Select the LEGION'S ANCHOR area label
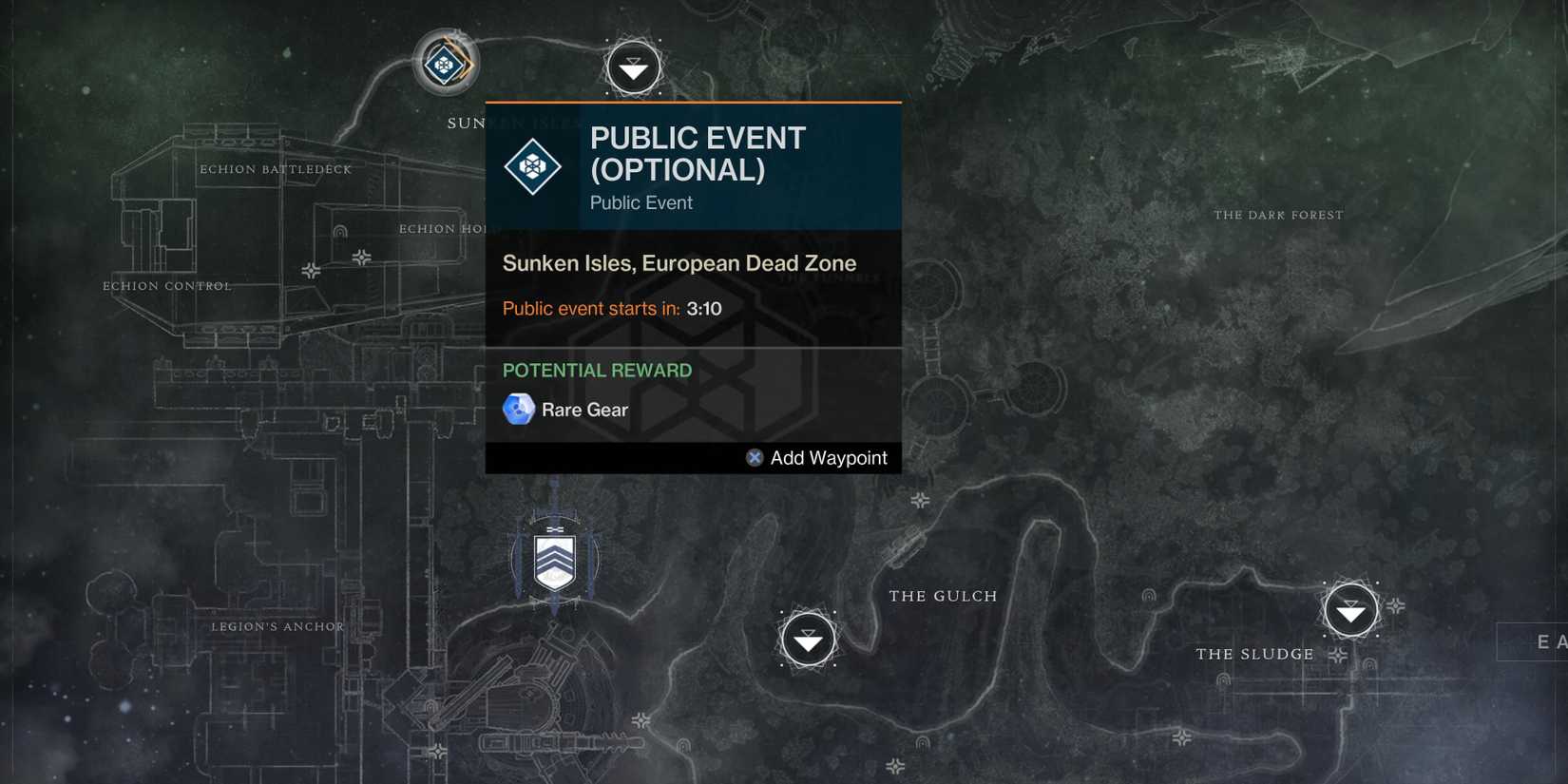1568x784 pixels. tap(278, 626)
